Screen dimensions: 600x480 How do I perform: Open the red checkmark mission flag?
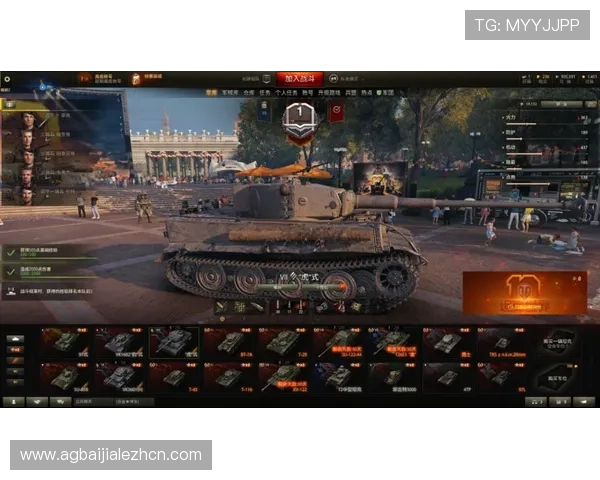pyautogui.click(x=336, y=112)
